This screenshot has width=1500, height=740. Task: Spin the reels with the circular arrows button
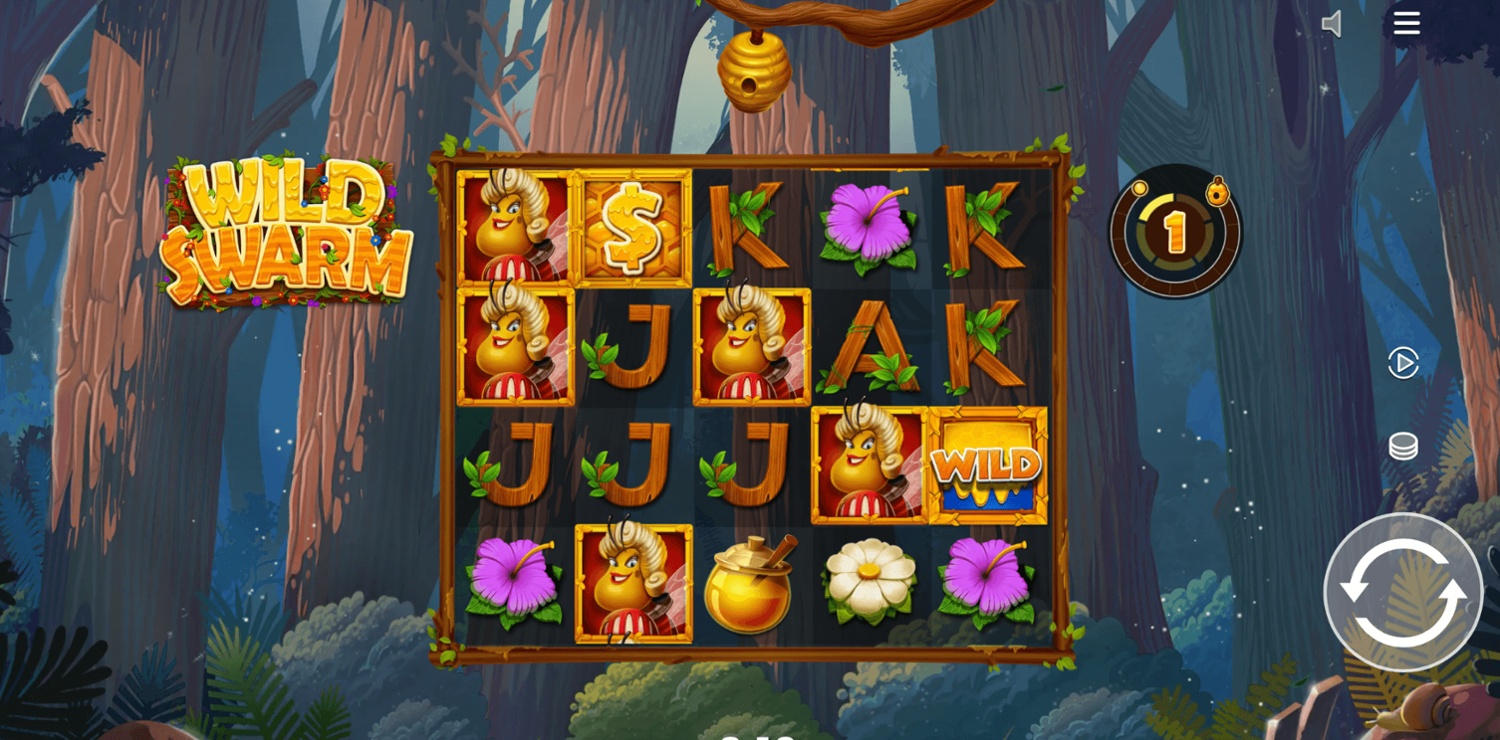pos(1402,592)
